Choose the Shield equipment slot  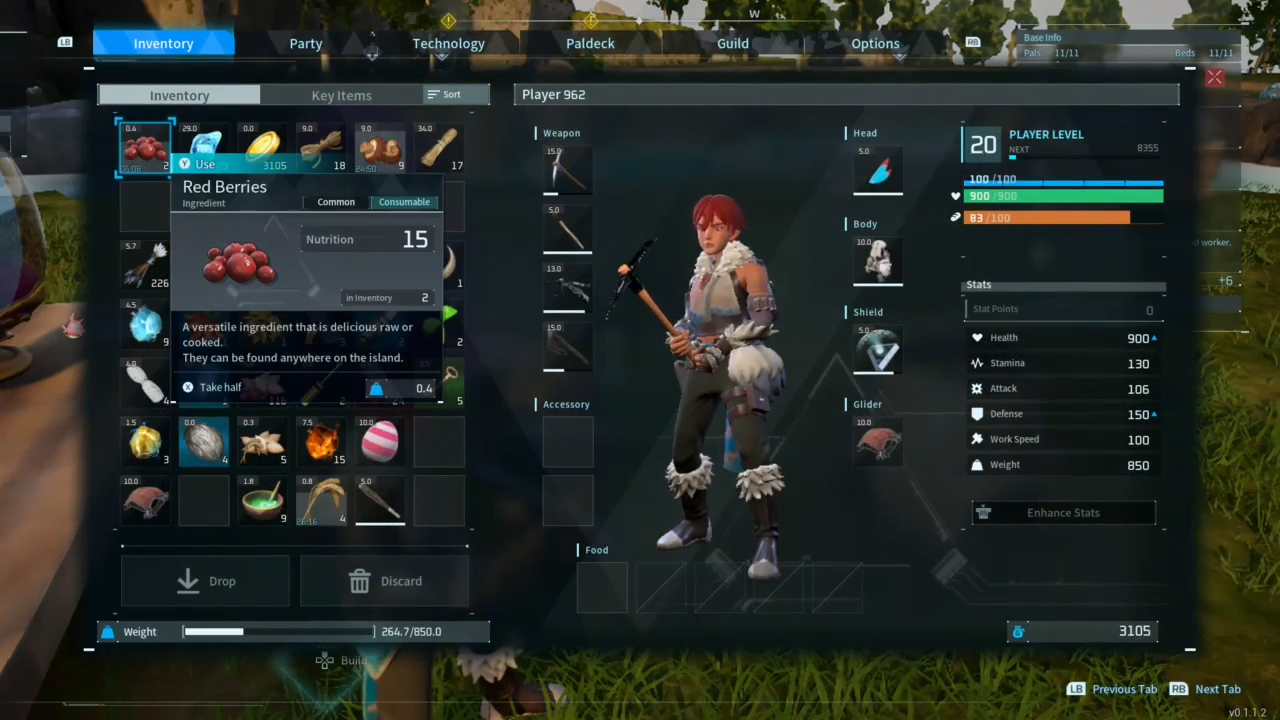(x=878, y=350)
